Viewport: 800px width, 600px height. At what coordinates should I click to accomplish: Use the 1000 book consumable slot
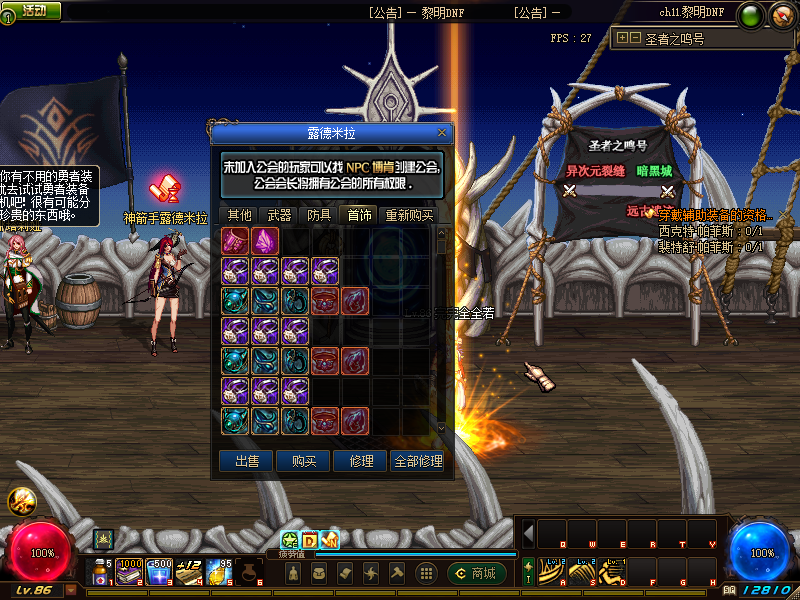[130, 572]
